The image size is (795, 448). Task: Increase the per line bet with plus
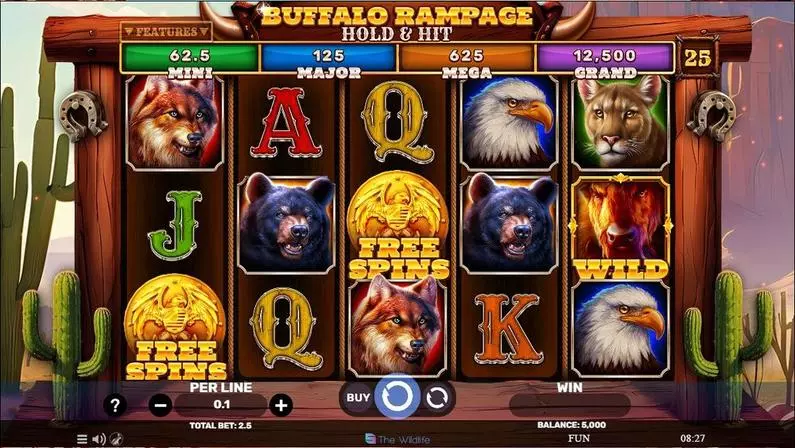pyautogui.click(x=281, y=406)
